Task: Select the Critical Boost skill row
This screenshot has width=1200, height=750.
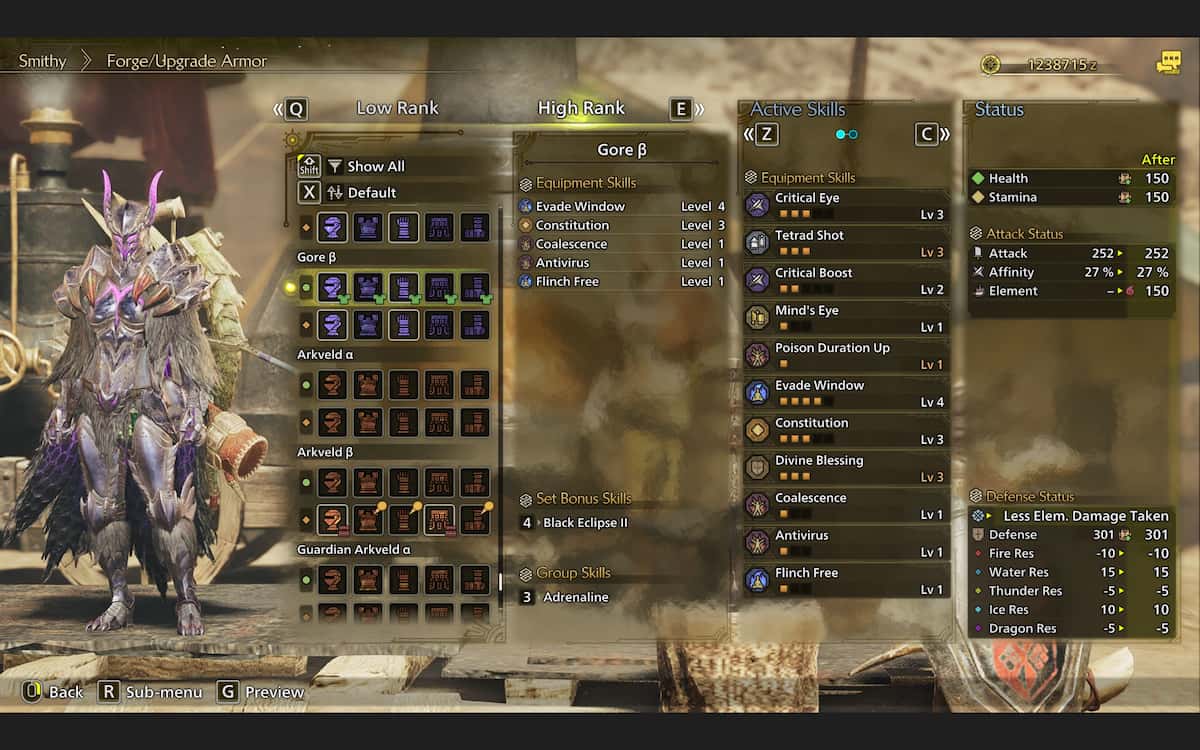Action: click(845, 280)
